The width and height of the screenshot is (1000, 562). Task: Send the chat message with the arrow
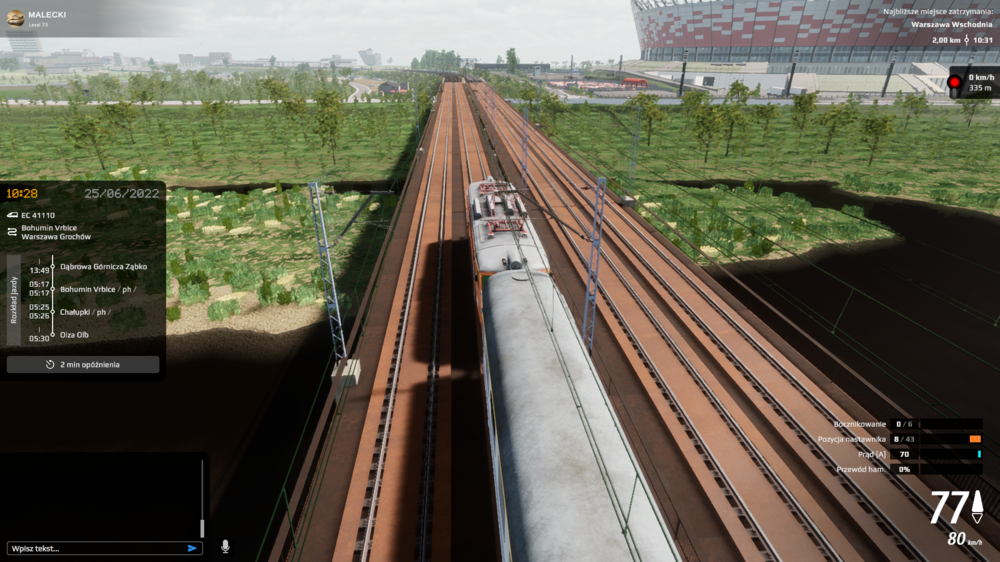(192, 548)
